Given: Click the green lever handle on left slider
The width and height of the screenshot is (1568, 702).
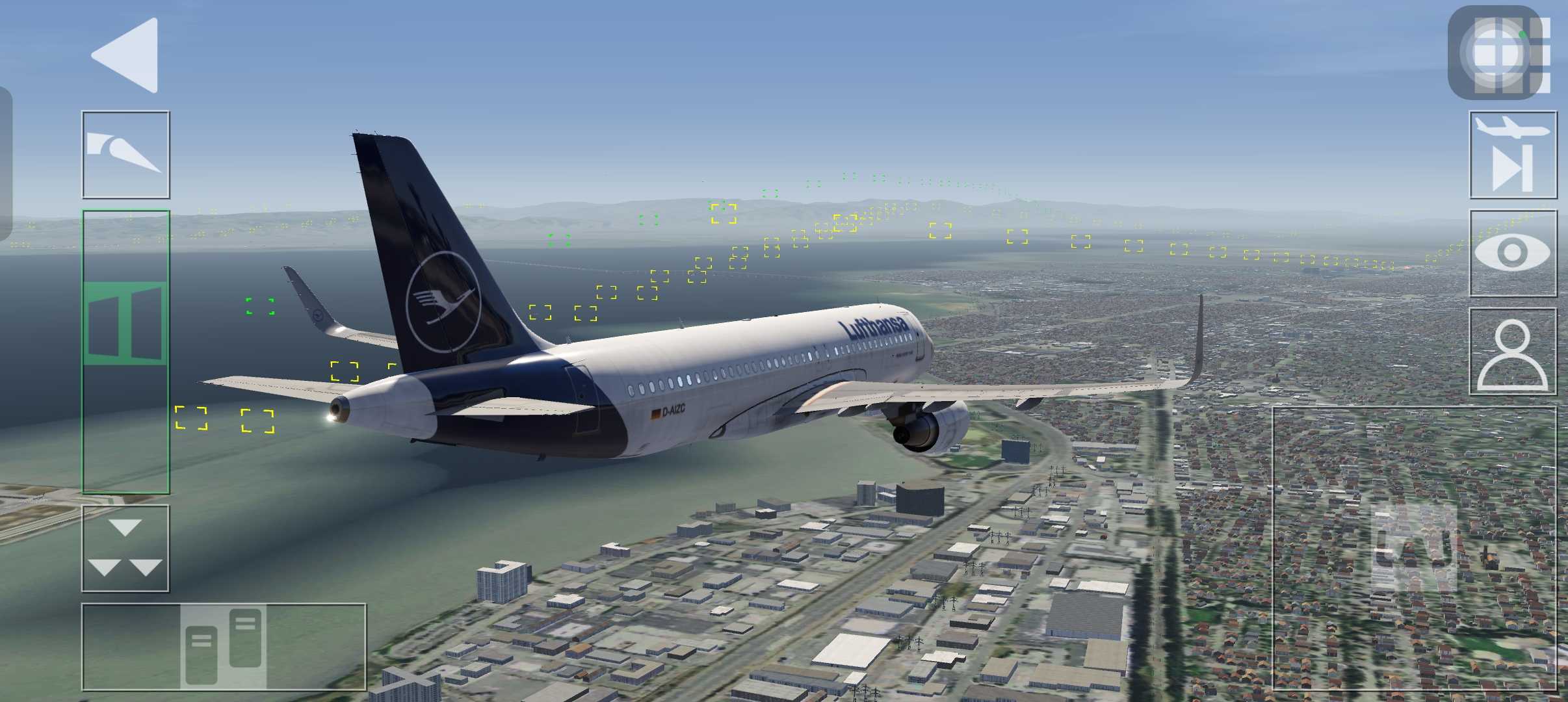Looking at the screenshot, I should tap(125, 323).
